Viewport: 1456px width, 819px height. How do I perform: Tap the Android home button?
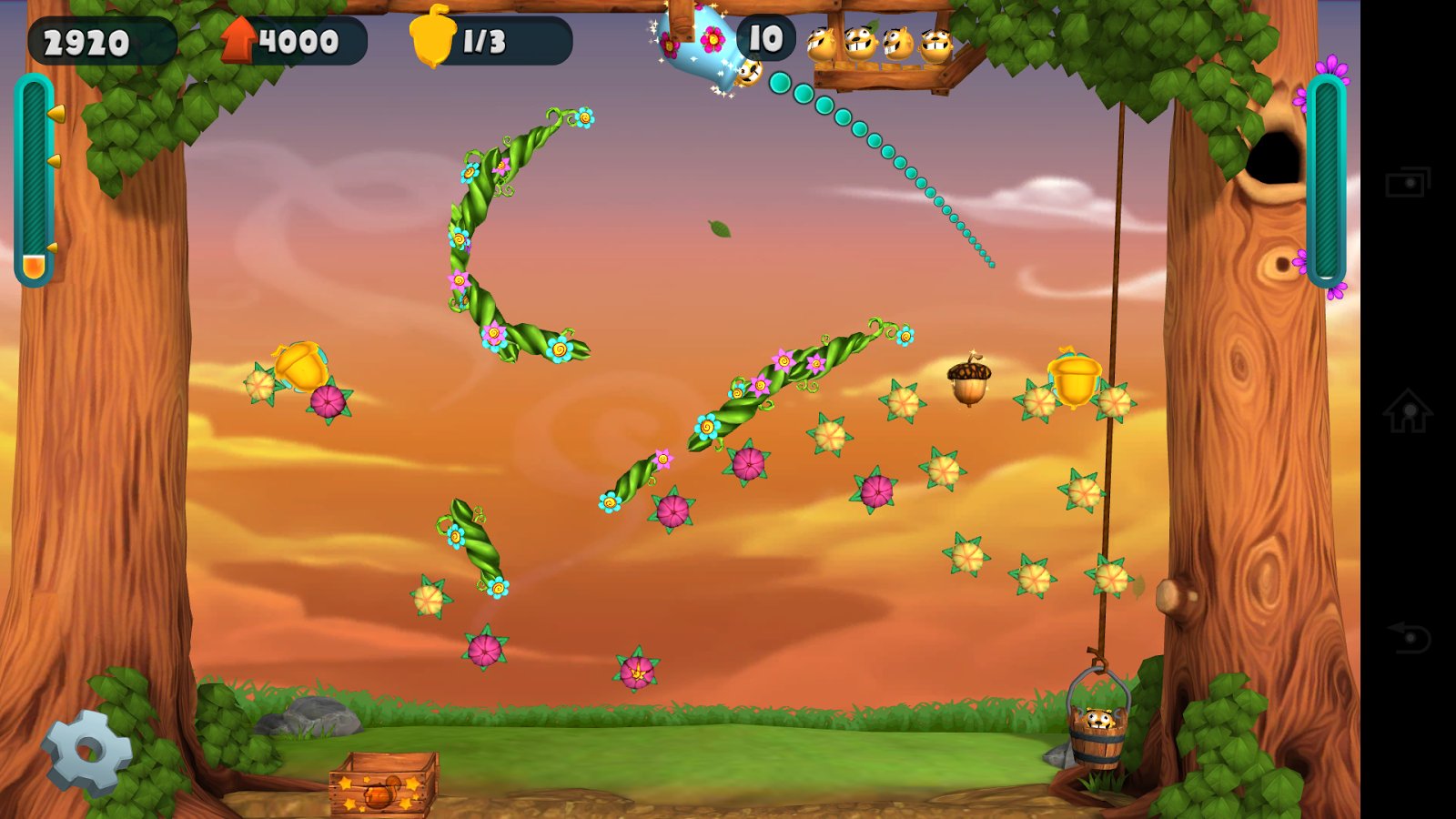tap(1408, 410)
